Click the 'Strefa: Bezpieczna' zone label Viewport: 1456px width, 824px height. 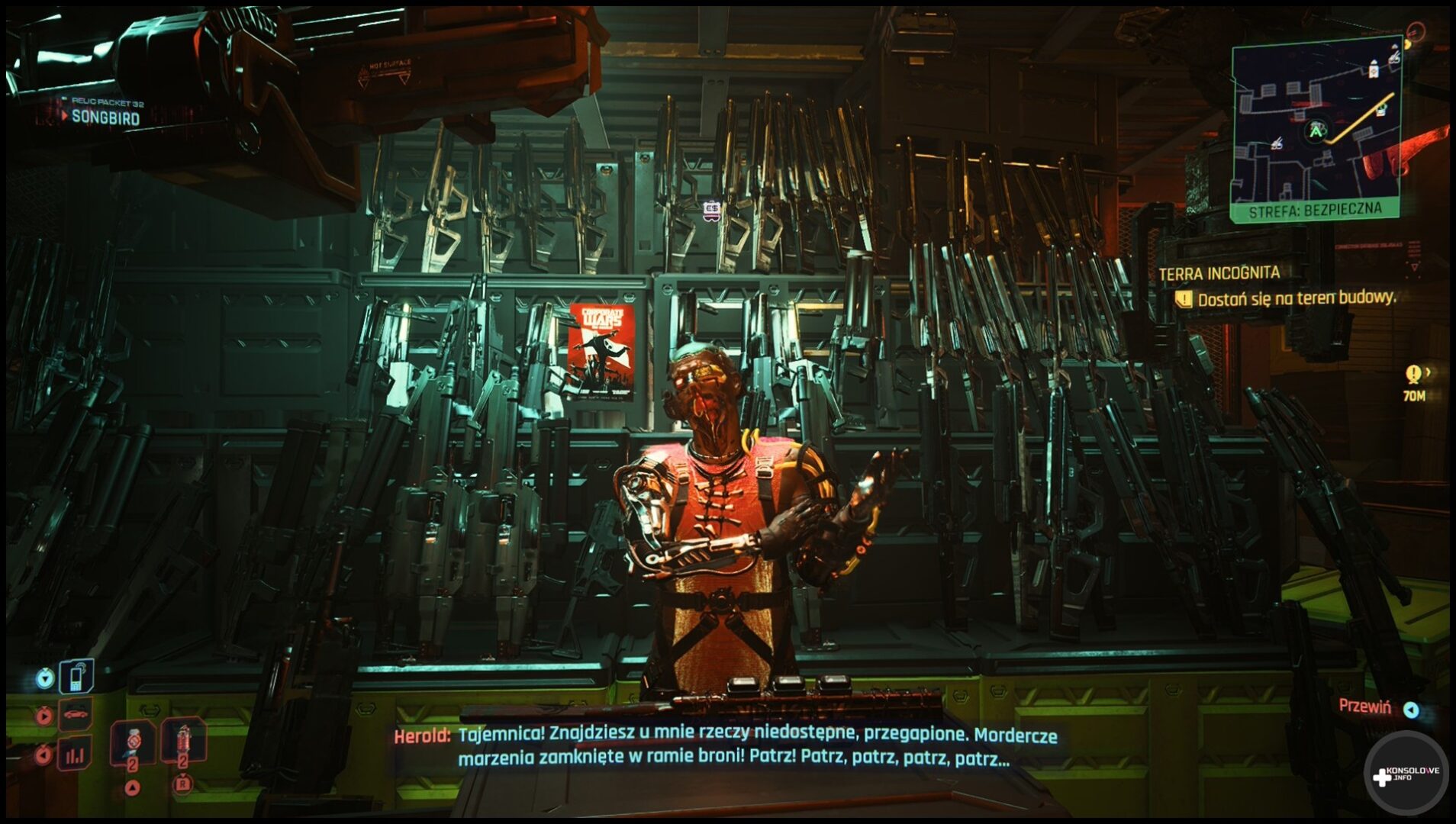coord(1315,209)
